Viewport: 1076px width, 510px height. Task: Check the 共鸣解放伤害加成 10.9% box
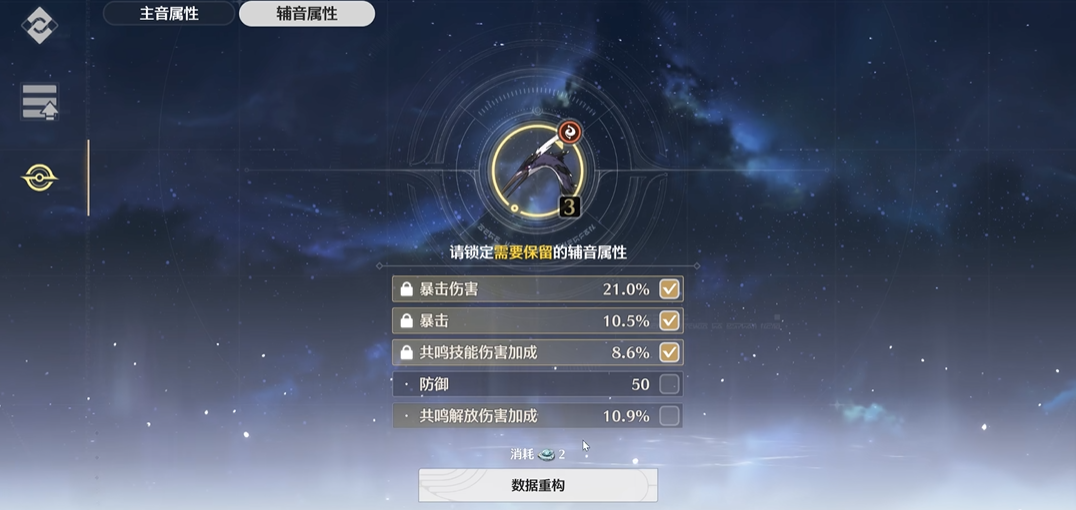[x=669, y=416]
